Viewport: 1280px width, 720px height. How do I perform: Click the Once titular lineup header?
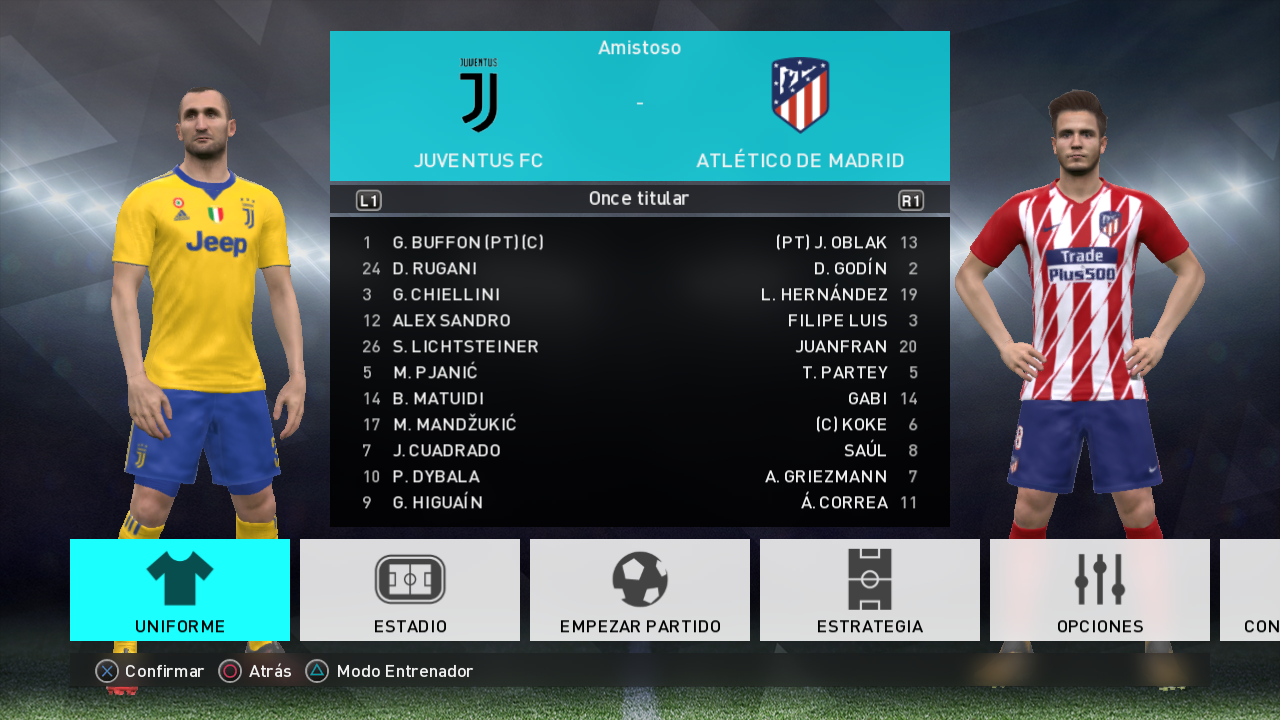click(639, 199)
